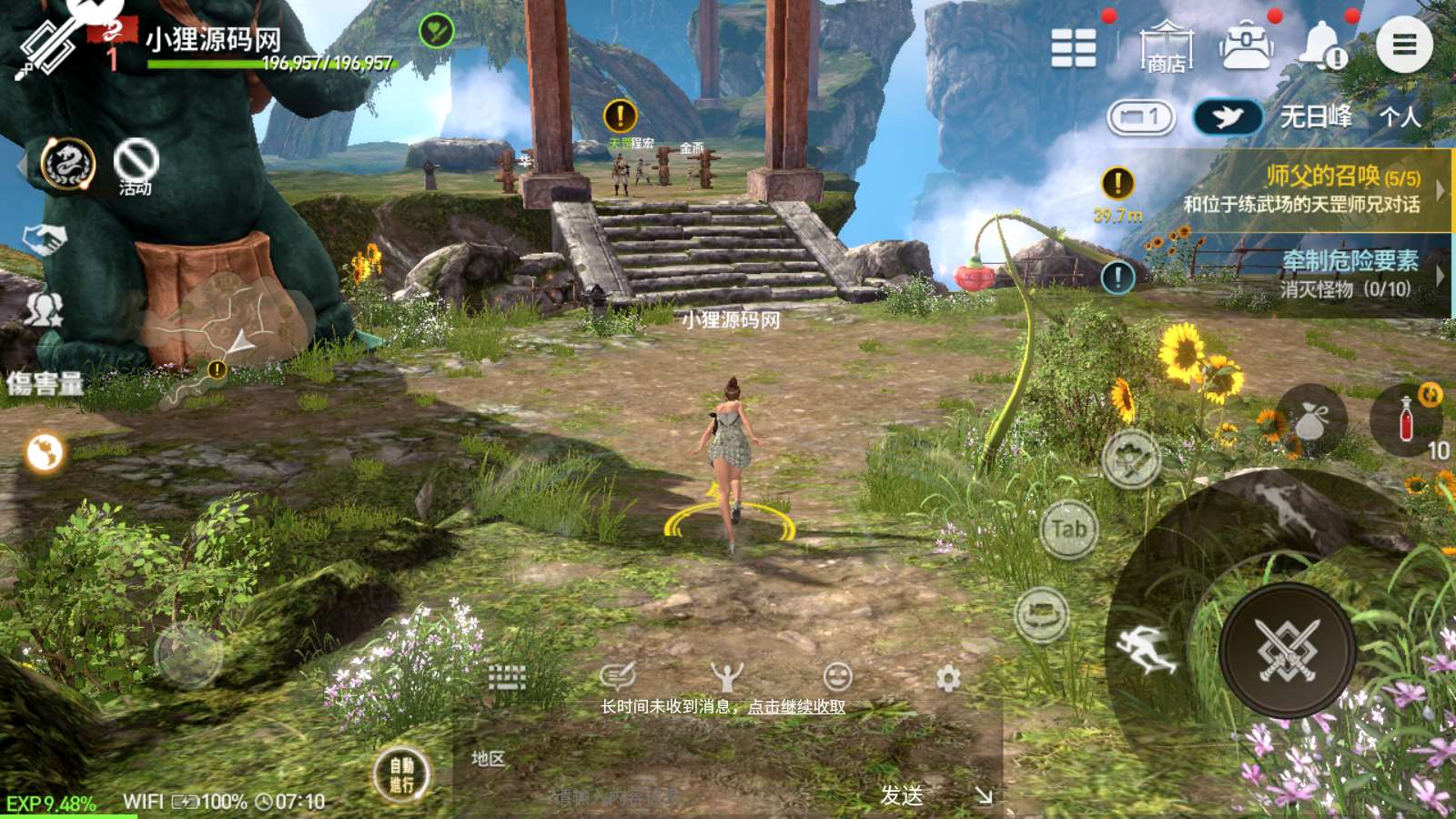Image resolution: width=1456 pixels, height=819 pixels.
Task: Use the red health potion
Action: tap(1407, 420)
